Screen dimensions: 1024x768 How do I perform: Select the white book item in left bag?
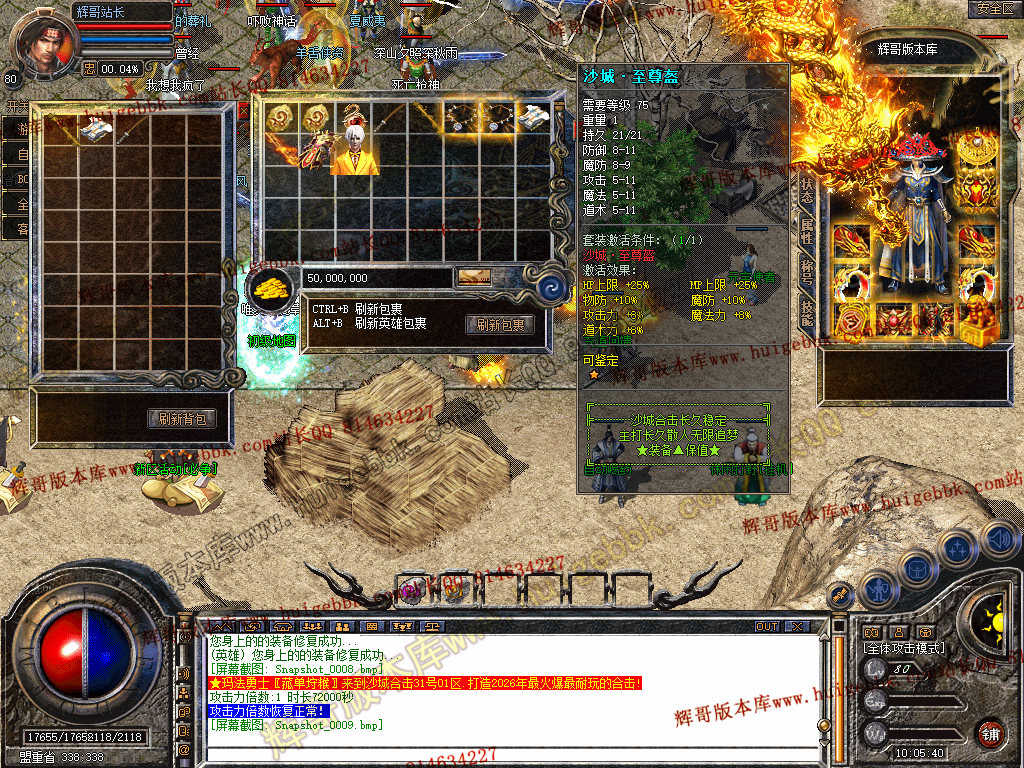tap(96, 128)
